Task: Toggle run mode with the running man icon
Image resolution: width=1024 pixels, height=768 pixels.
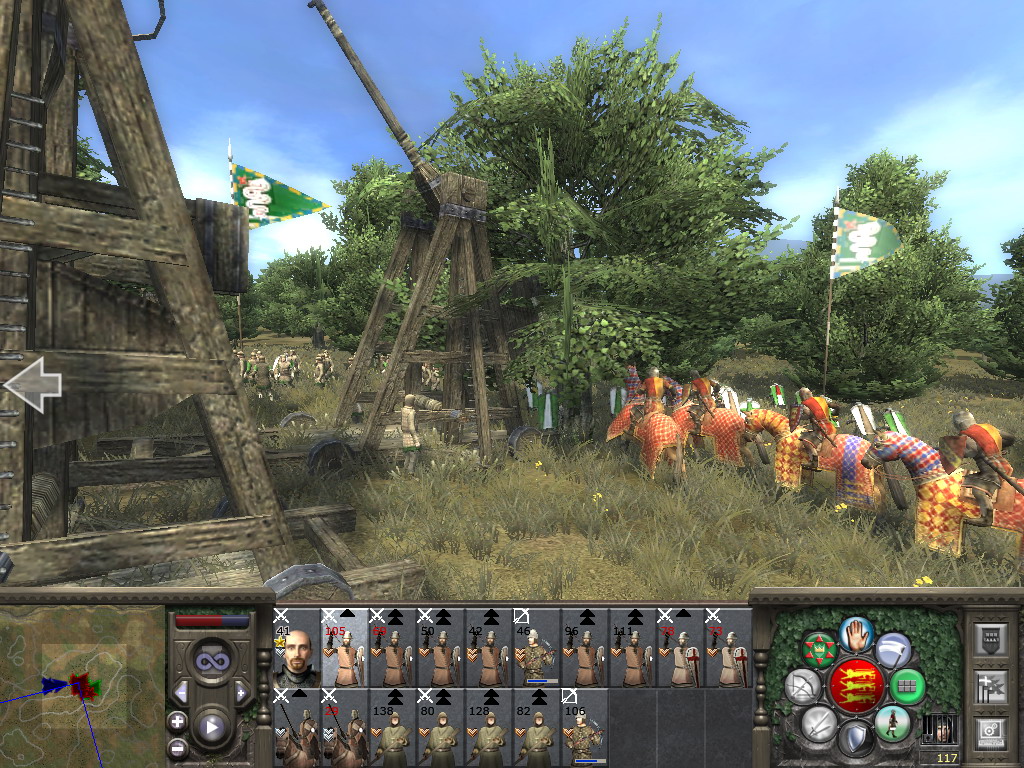Action: click(891, 722)
